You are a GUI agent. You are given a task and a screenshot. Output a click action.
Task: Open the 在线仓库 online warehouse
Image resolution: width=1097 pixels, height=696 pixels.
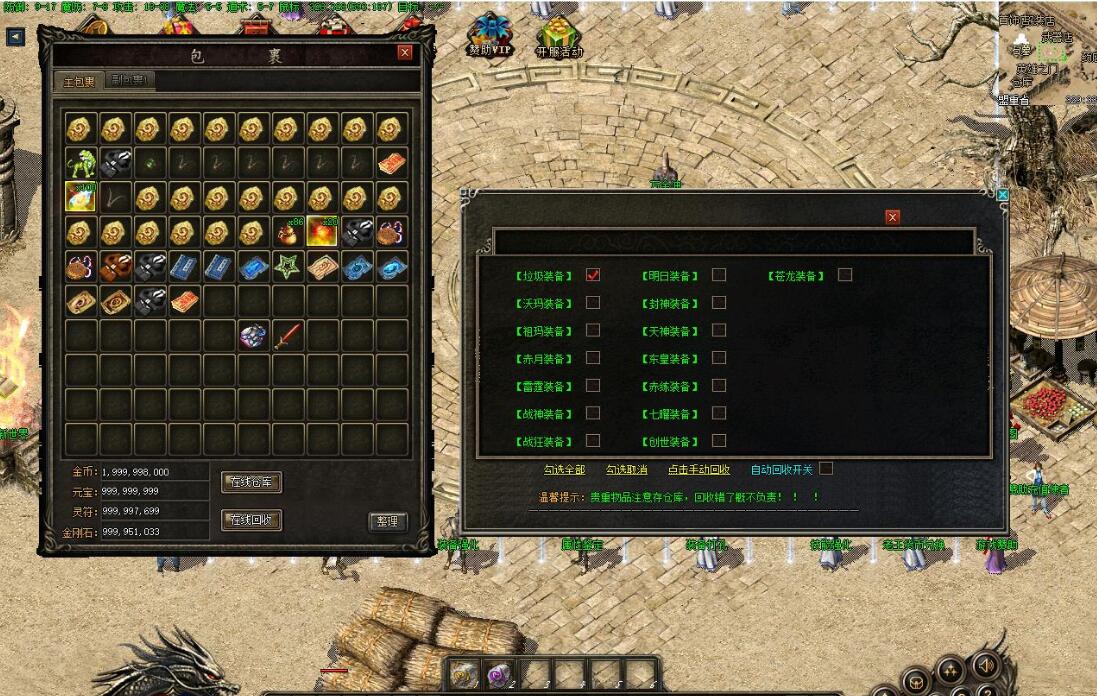pyautogui.click(x=251, y=483)
